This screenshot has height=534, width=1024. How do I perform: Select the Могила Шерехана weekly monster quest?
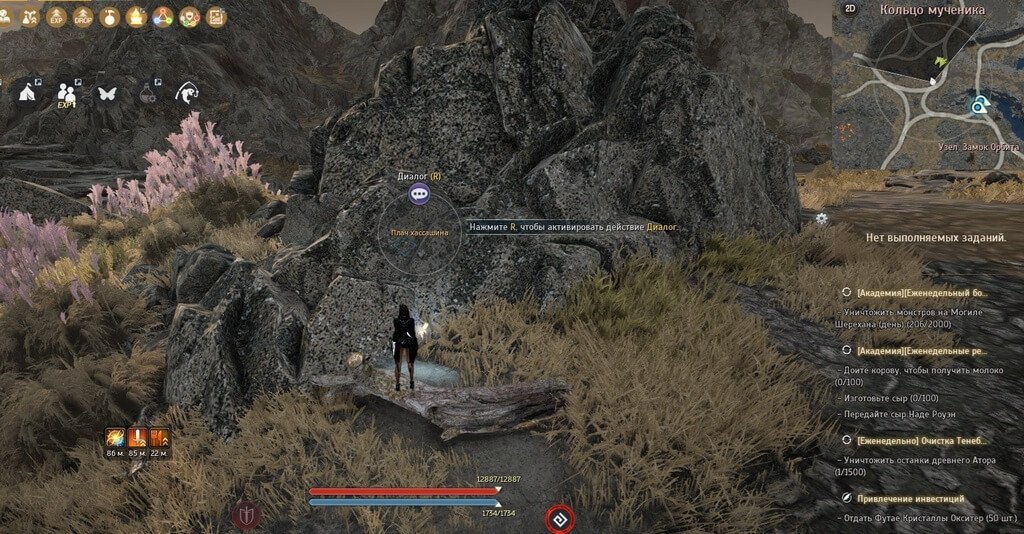(921, 292)
